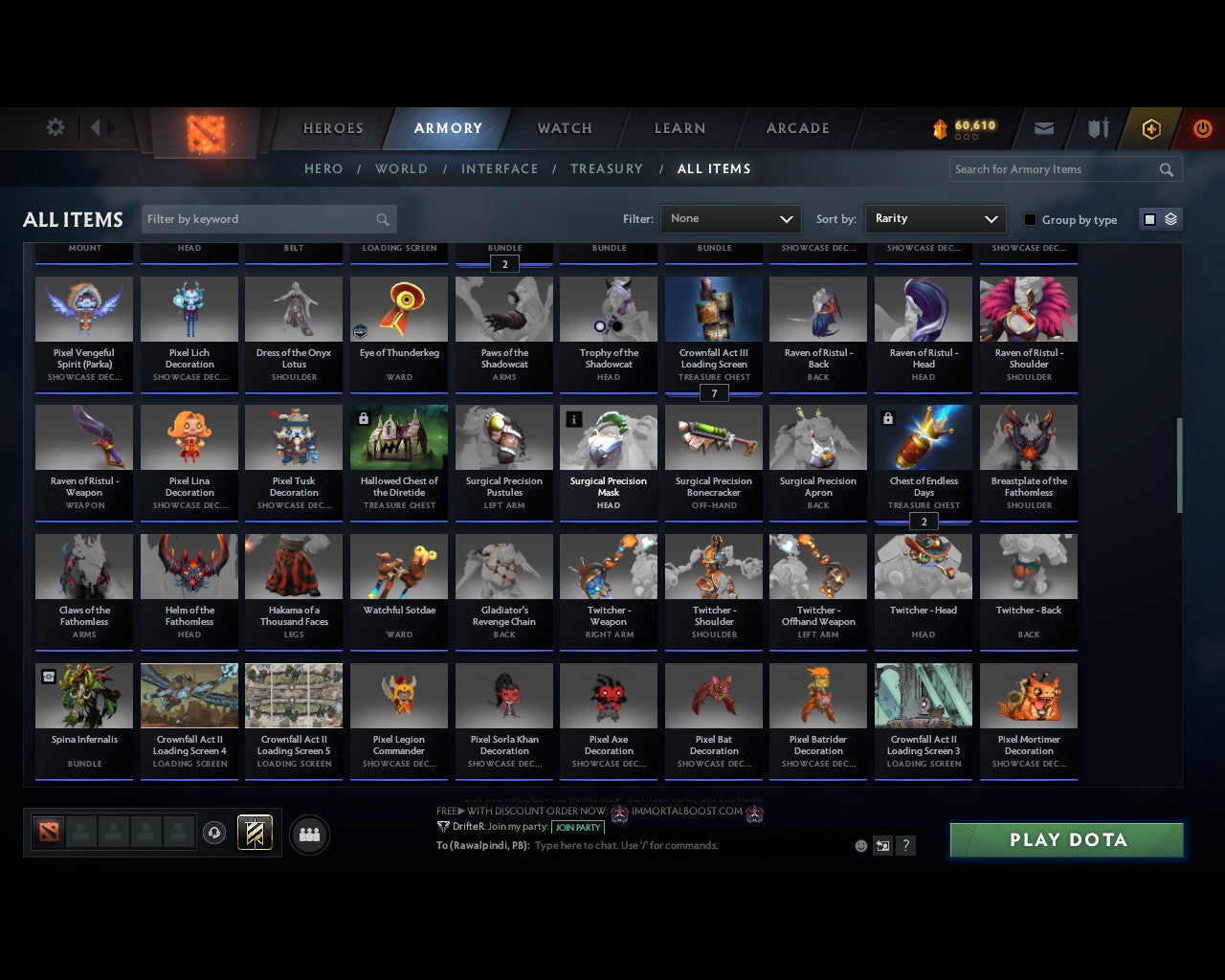
Task: Open the voice chat headset icon near party slots
Action: coord(215,834)
